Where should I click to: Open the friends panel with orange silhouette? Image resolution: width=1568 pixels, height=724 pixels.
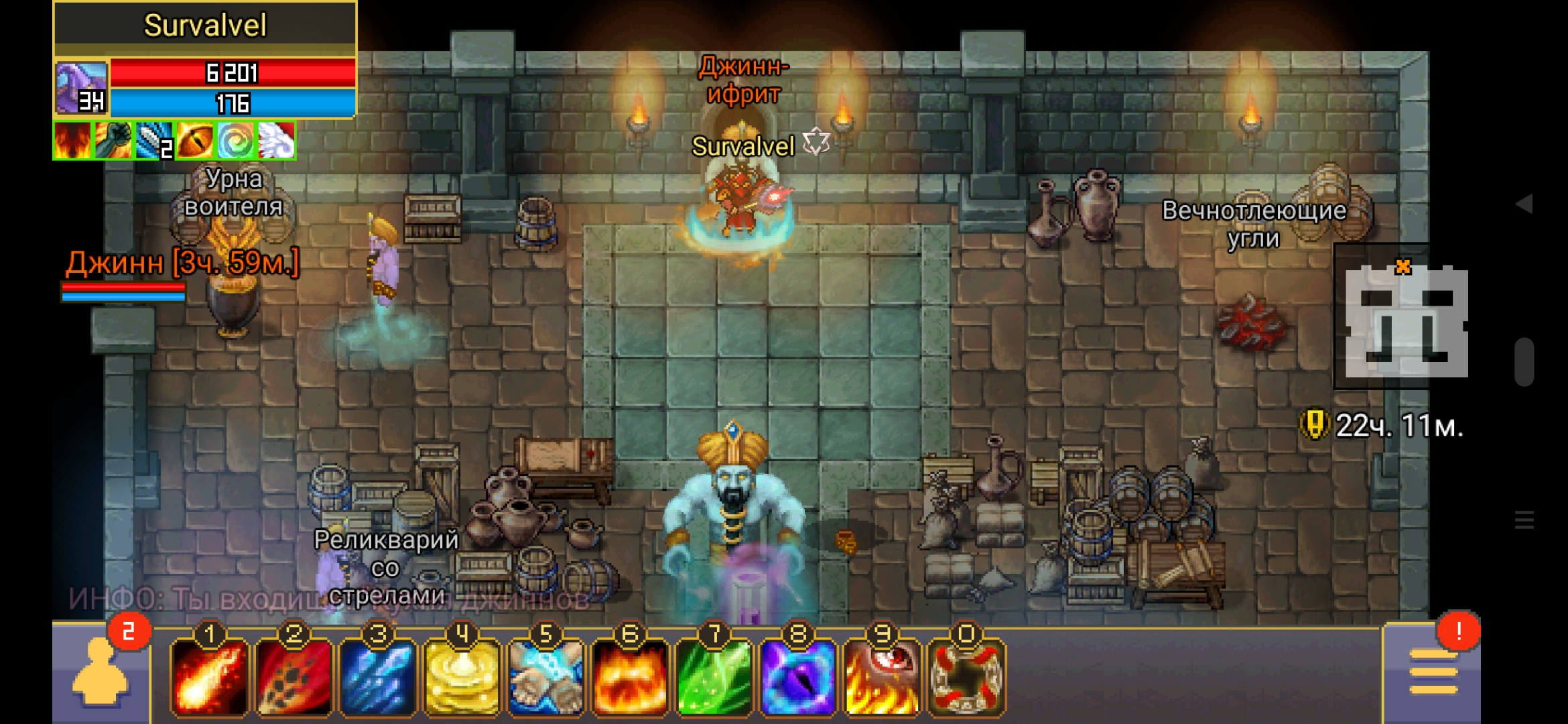(101, 674)
